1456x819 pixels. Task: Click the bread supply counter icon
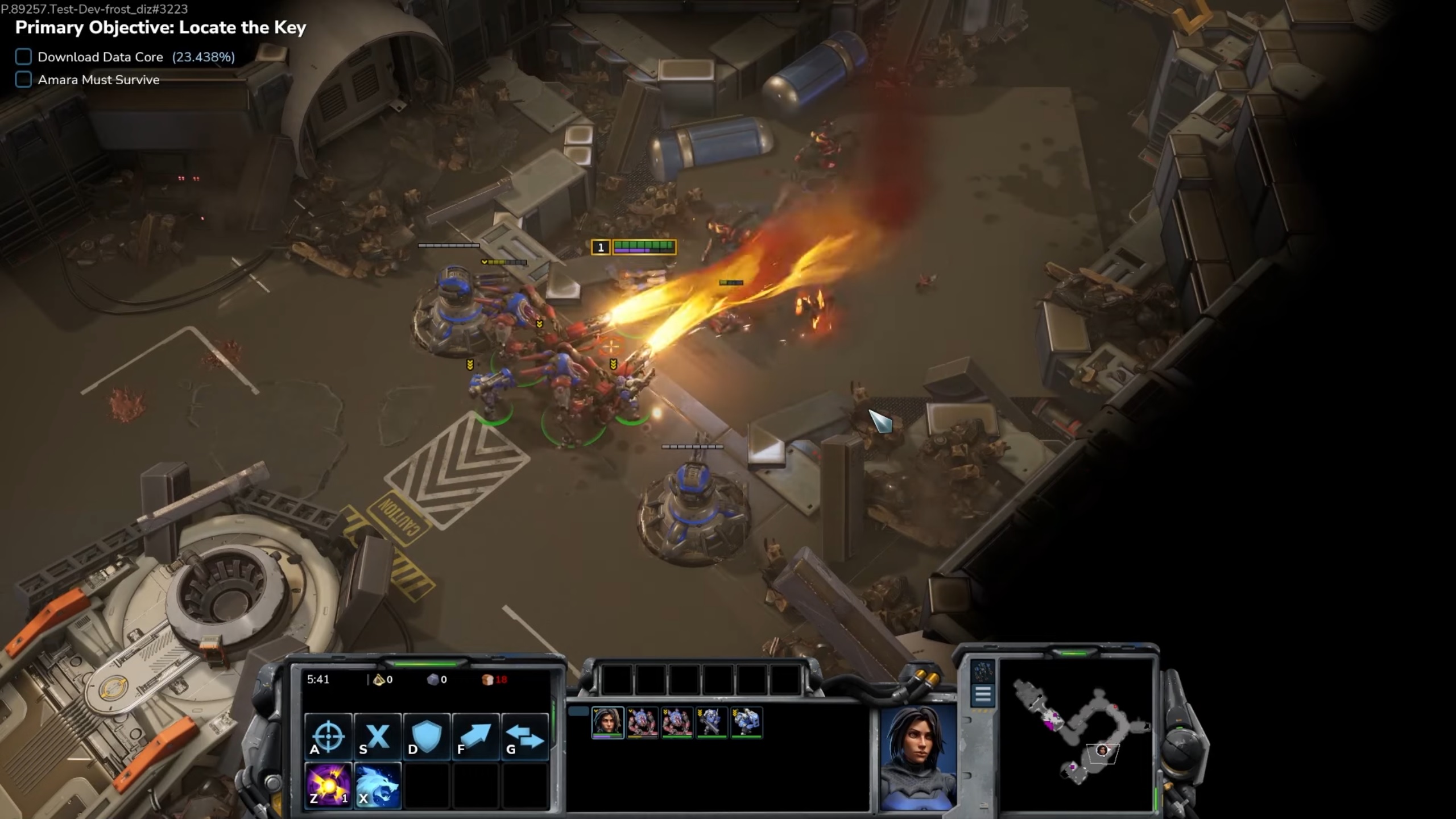click(487, 679)
